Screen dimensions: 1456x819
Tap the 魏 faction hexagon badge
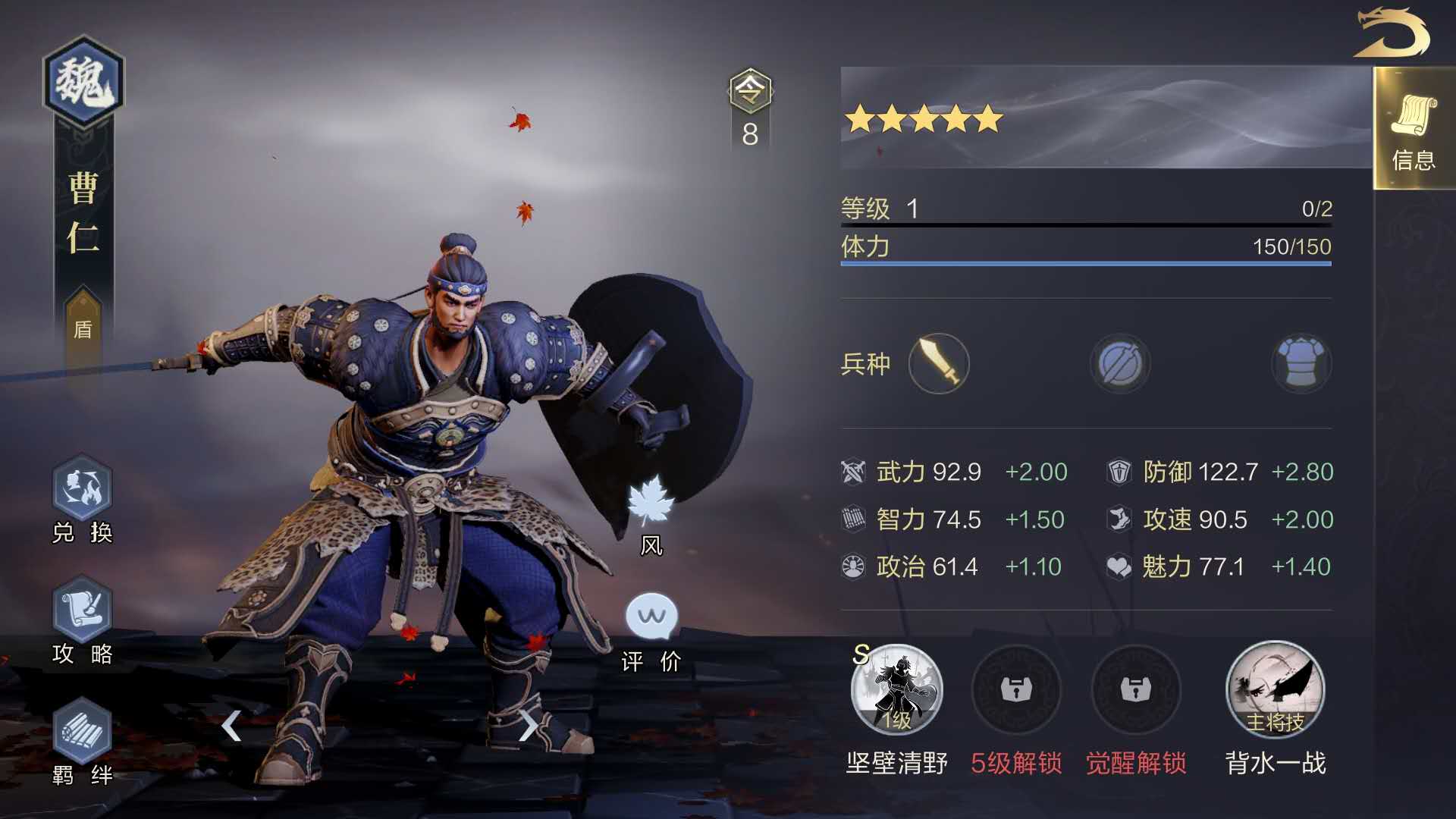pyautogui.click(x=83, y=81)
